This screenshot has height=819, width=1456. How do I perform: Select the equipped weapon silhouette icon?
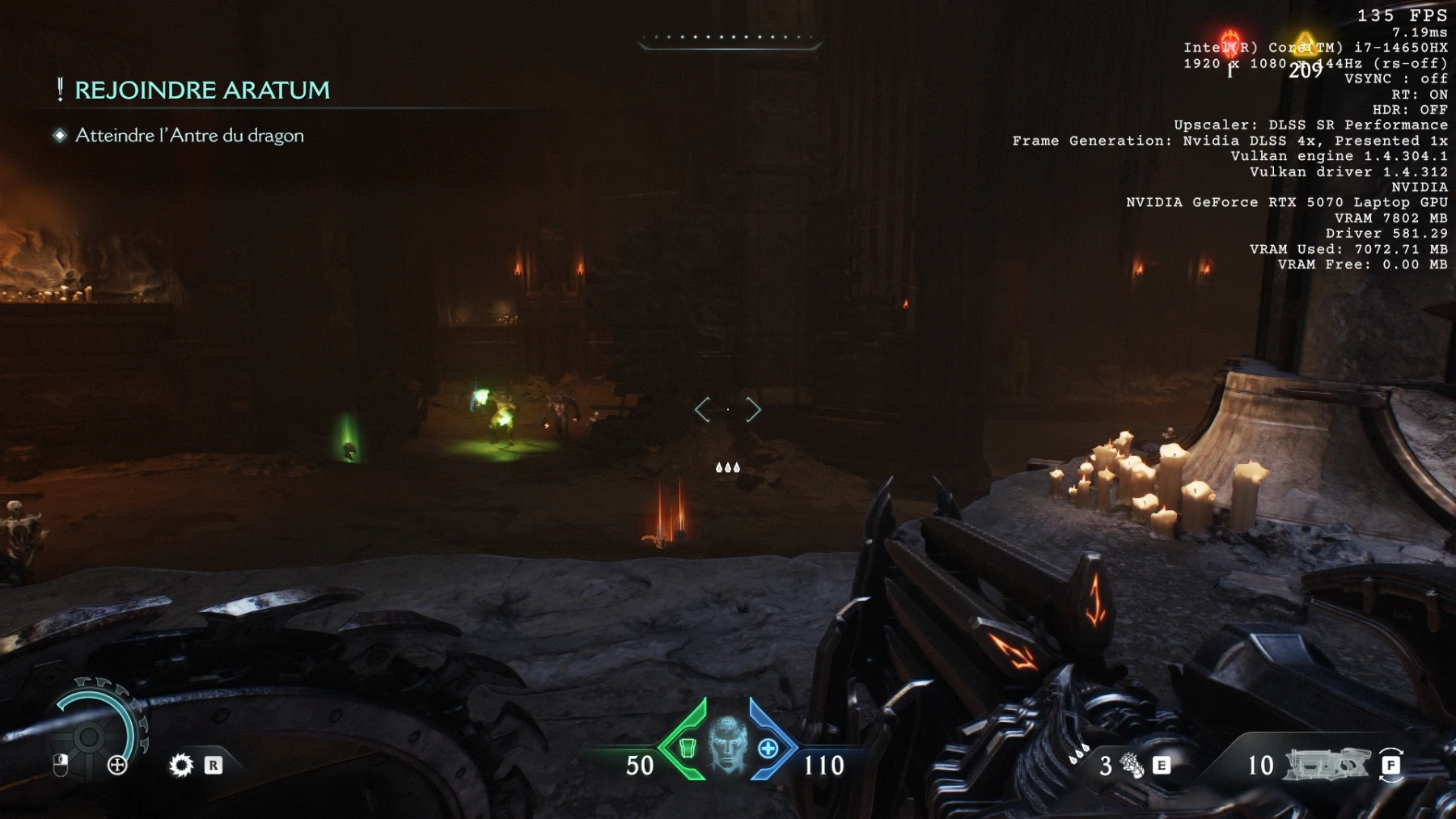[1327, 764]
